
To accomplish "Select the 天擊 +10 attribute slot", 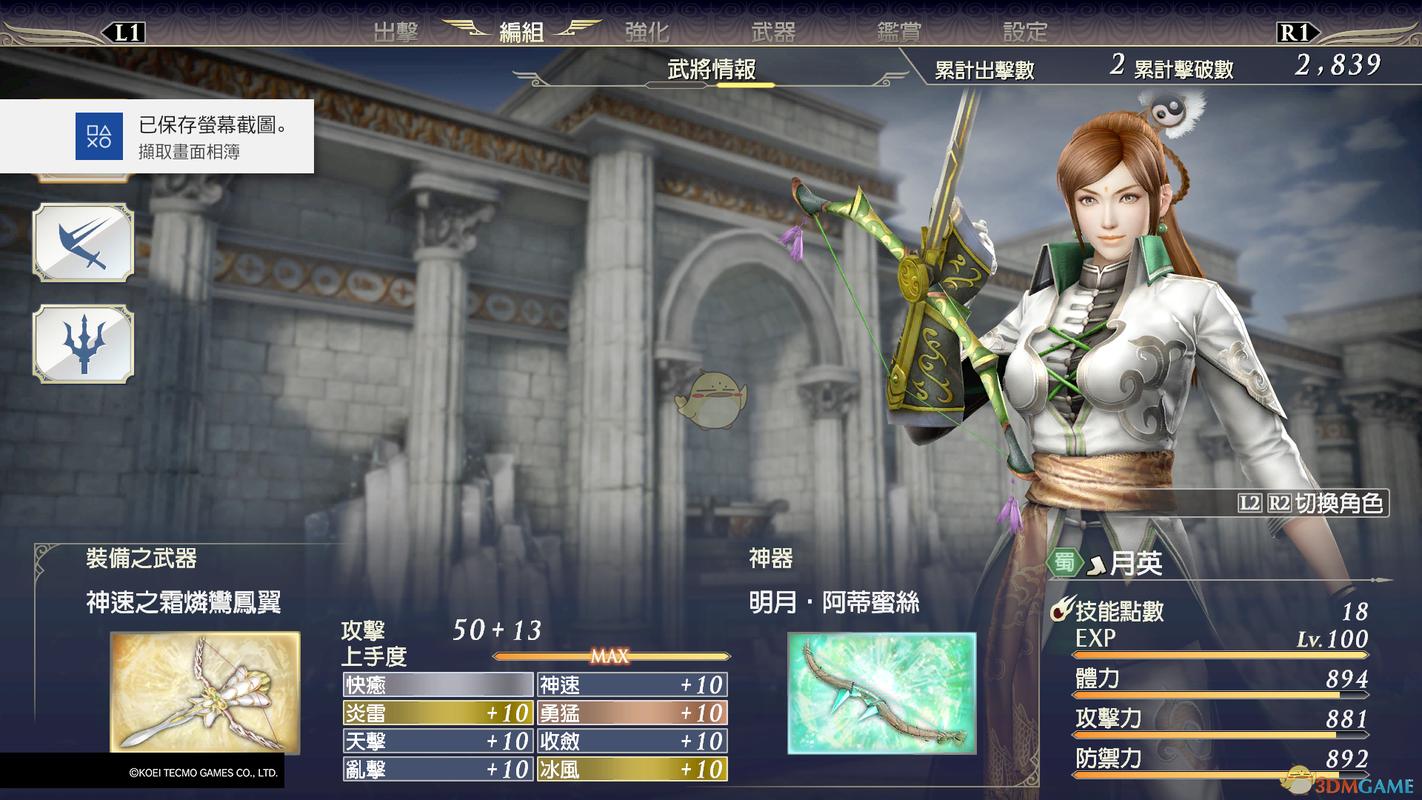I will click(437, 741).
